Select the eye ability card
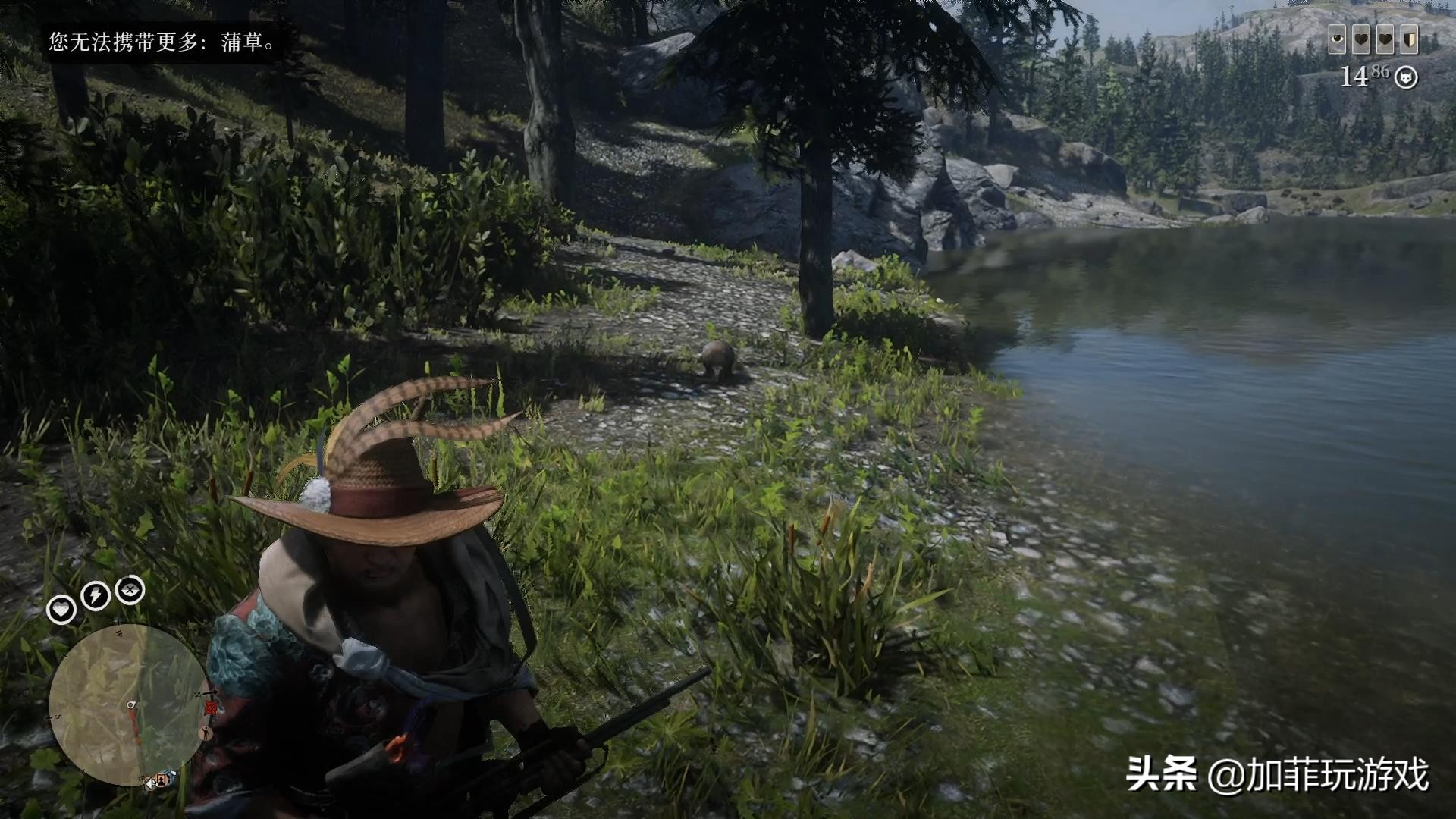 1337,41
